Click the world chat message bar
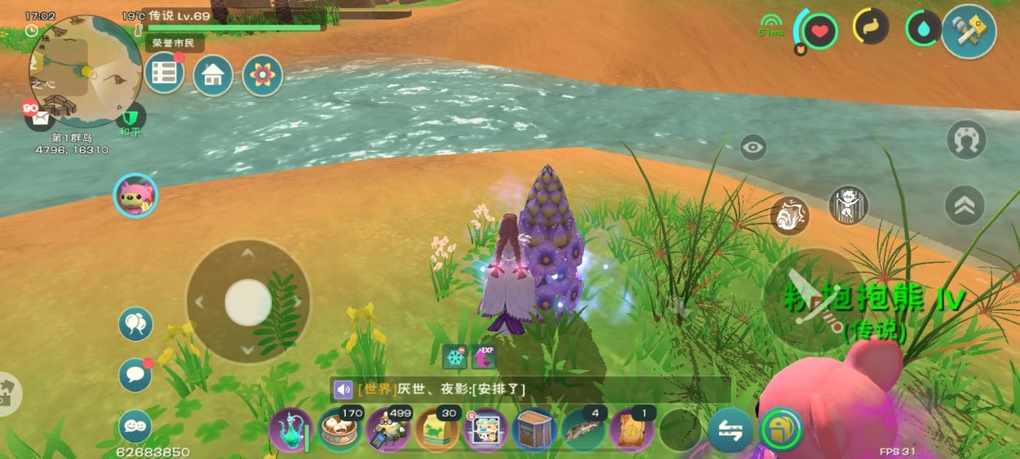 [530, 389]
